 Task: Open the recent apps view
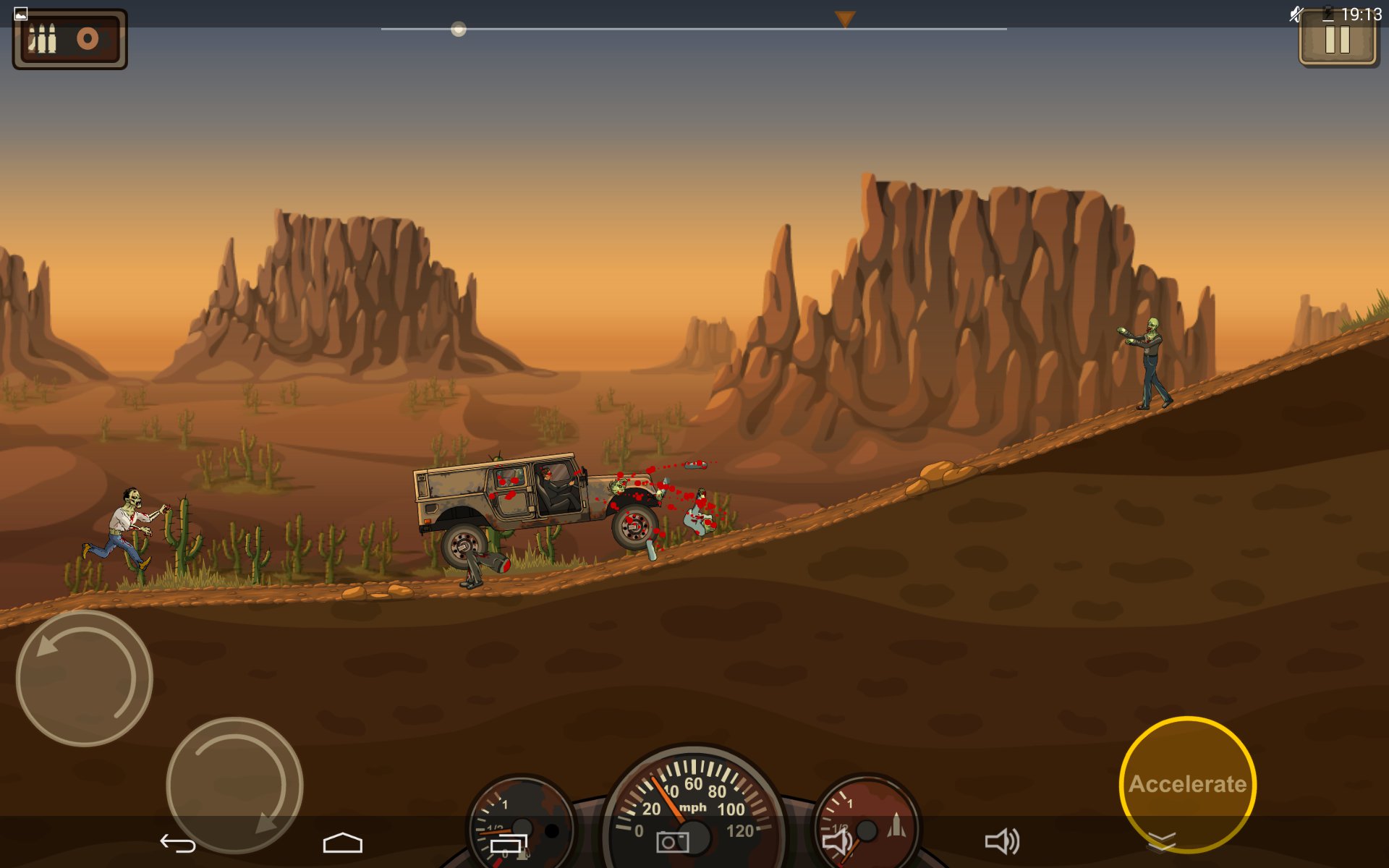tap(509, 843)
